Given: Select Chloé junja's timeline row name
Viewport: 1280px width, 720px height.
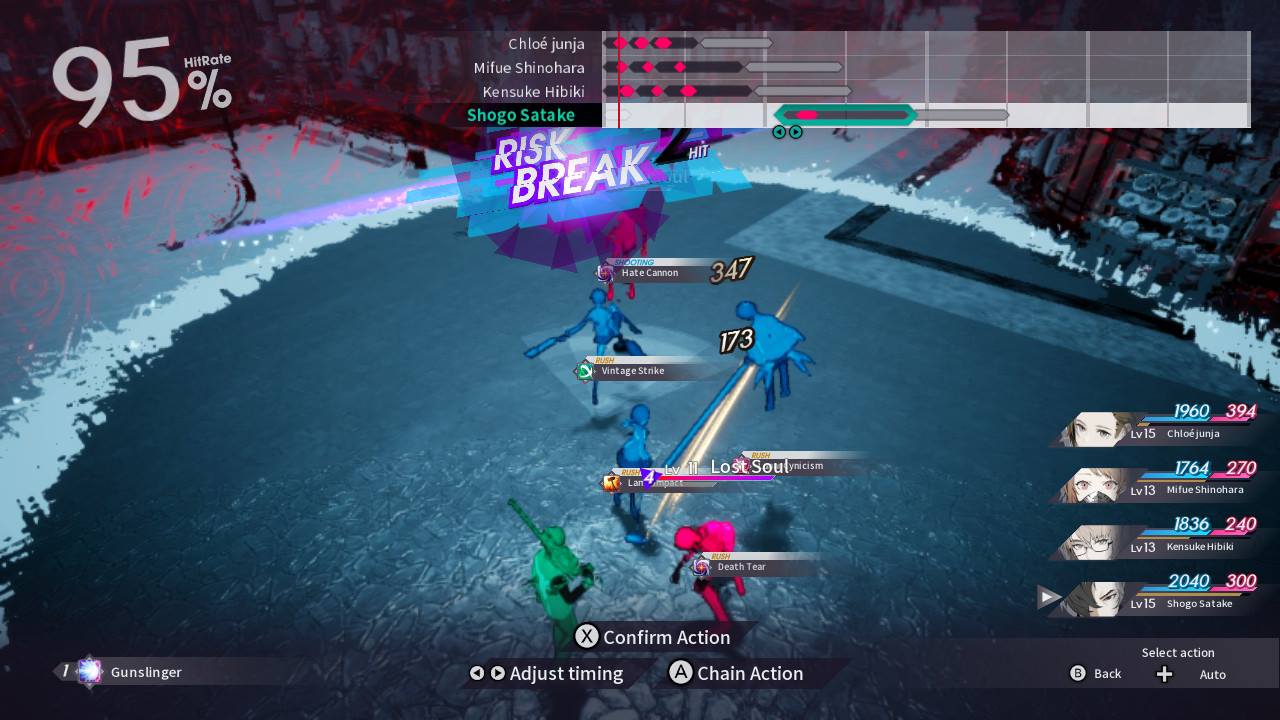Looking at the screenshot, I should pyautogui.click(x=546, y=44).
